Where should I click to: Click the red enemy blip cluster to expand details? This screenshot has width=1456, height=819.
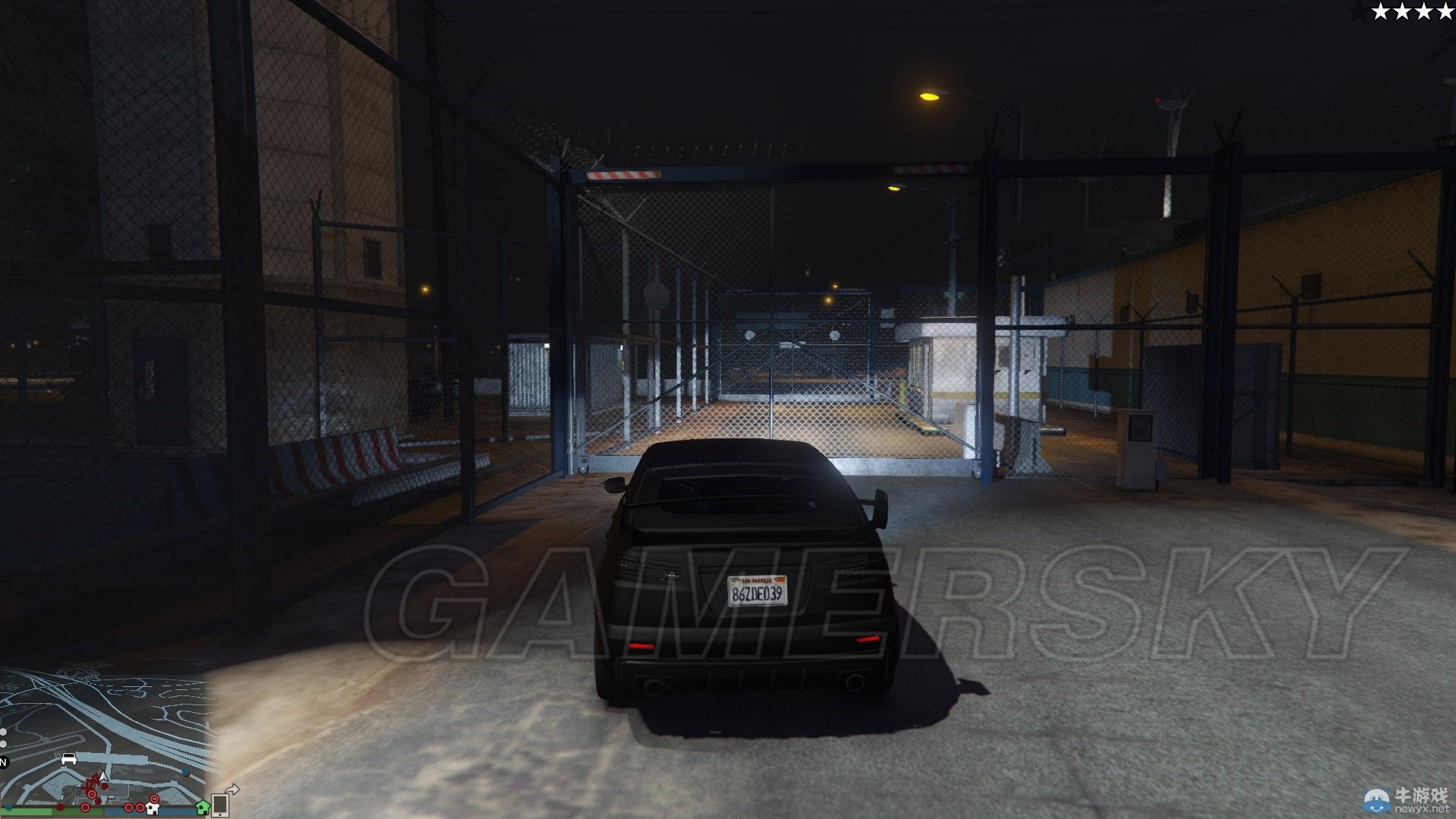click(93, 780)
